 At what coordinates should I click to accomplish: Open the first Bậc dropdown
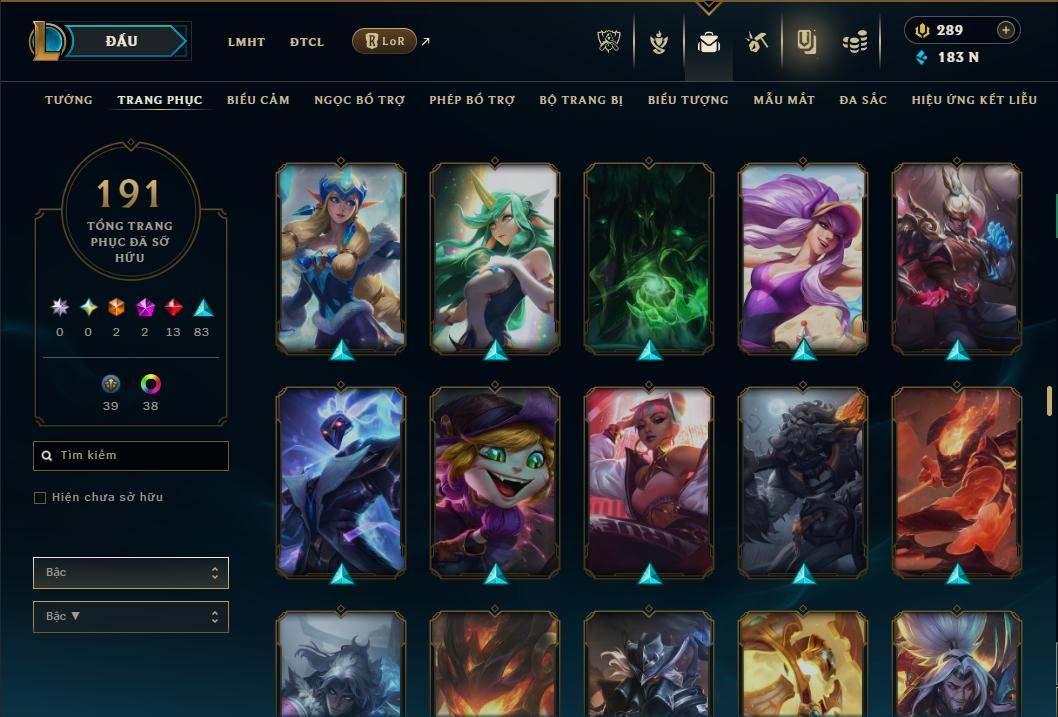pyautogui.click(x=131, y=573)
